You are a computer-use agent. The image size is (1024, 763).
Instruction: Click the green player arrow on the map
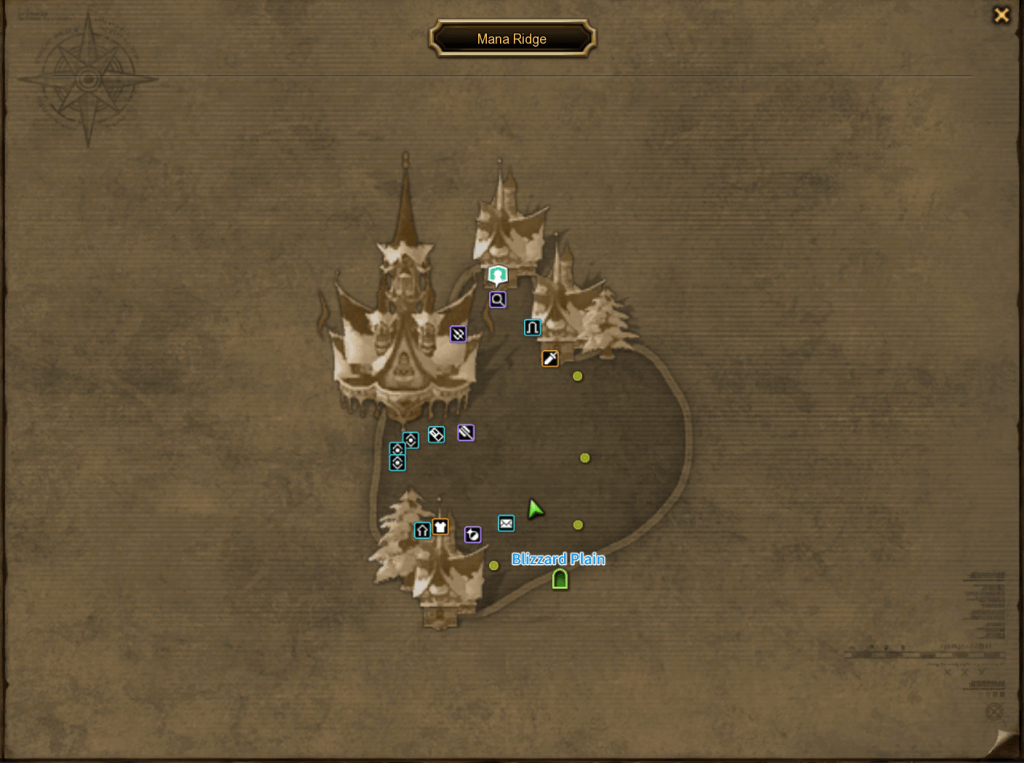[x=535, y=509]
